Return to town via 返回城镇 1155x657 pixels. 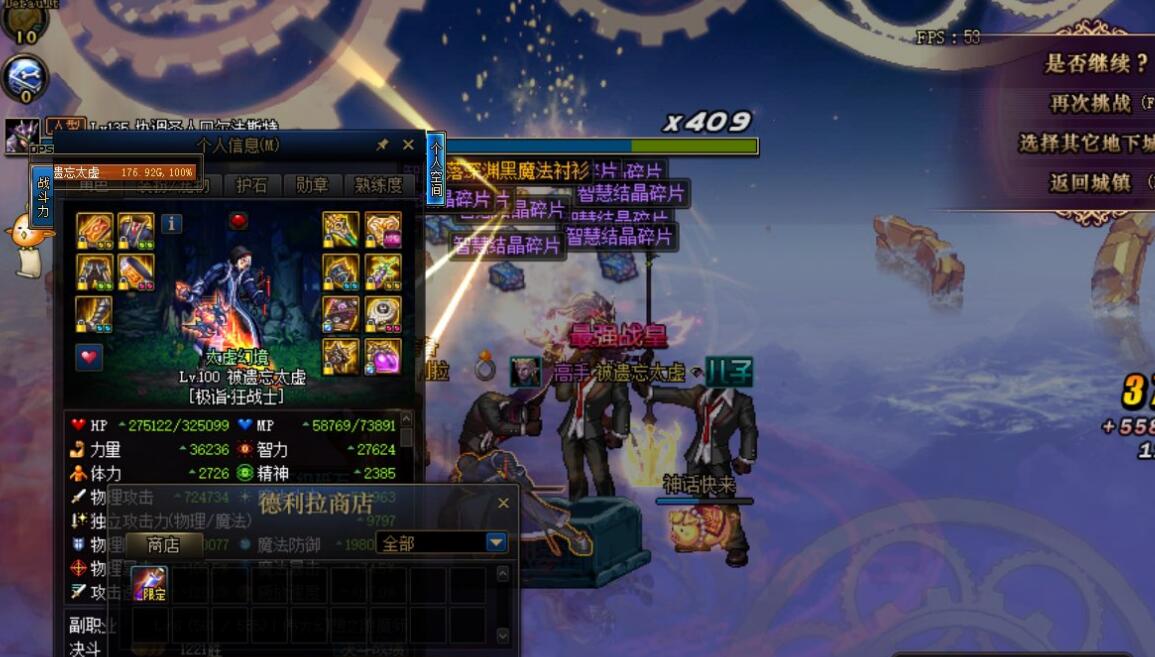[x=1090, y=183]
